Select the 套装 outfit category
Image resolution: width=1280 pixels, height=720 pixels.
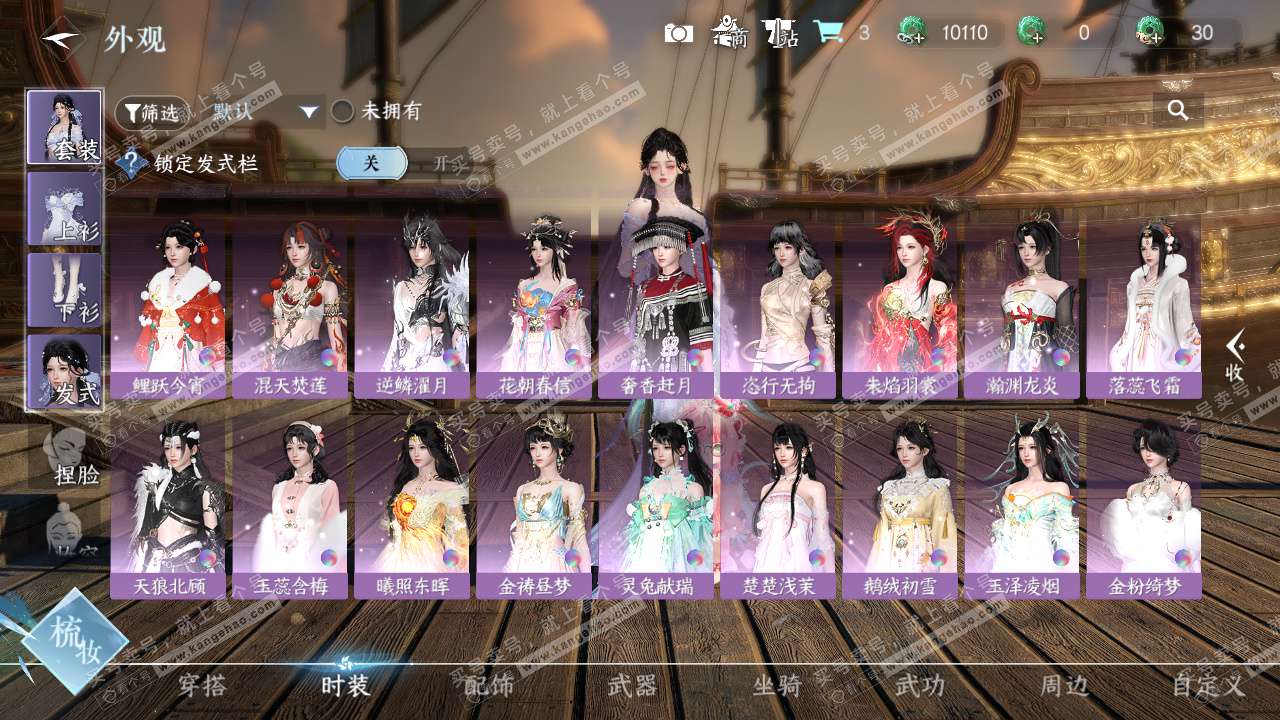[65, 127]
